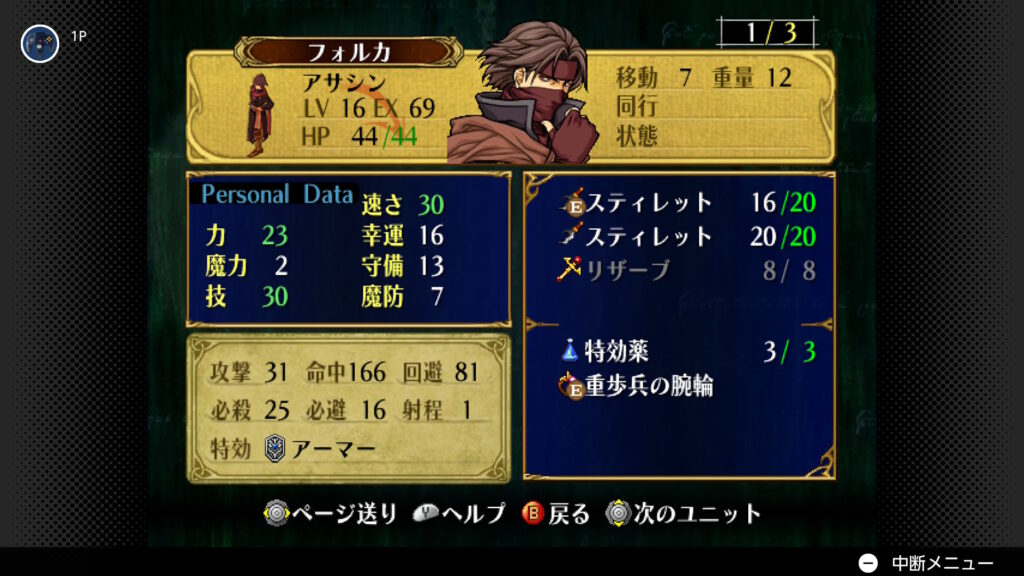This screenshot has height=576, width=1024.
Task: Choose the spare Stiletto with 20/20 uses
Action: [x=648, y=236]
